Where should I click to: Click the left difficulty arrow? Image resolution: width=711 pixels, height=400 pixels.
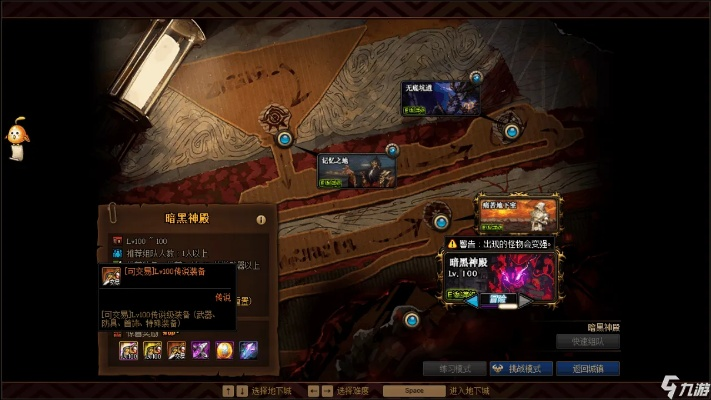click(470, 299)
